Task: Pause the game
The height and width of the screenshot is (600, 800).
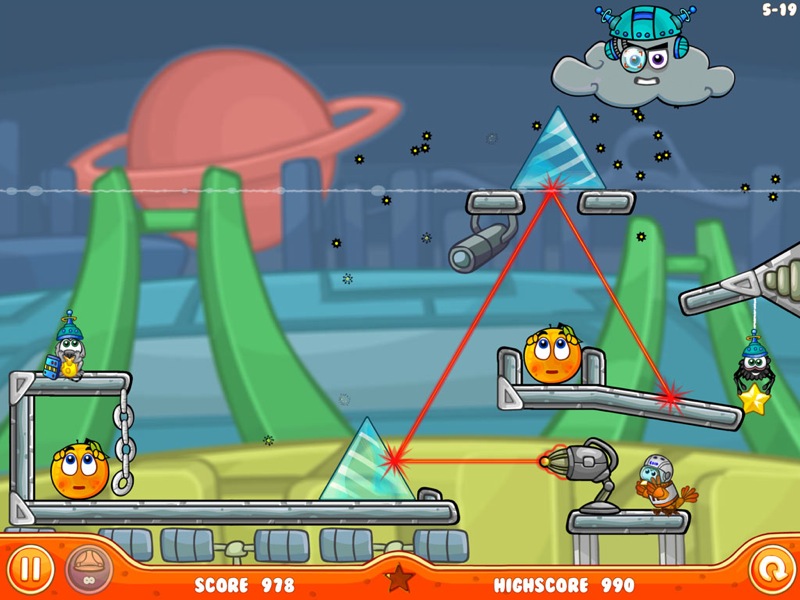Action: pos(31,570)
